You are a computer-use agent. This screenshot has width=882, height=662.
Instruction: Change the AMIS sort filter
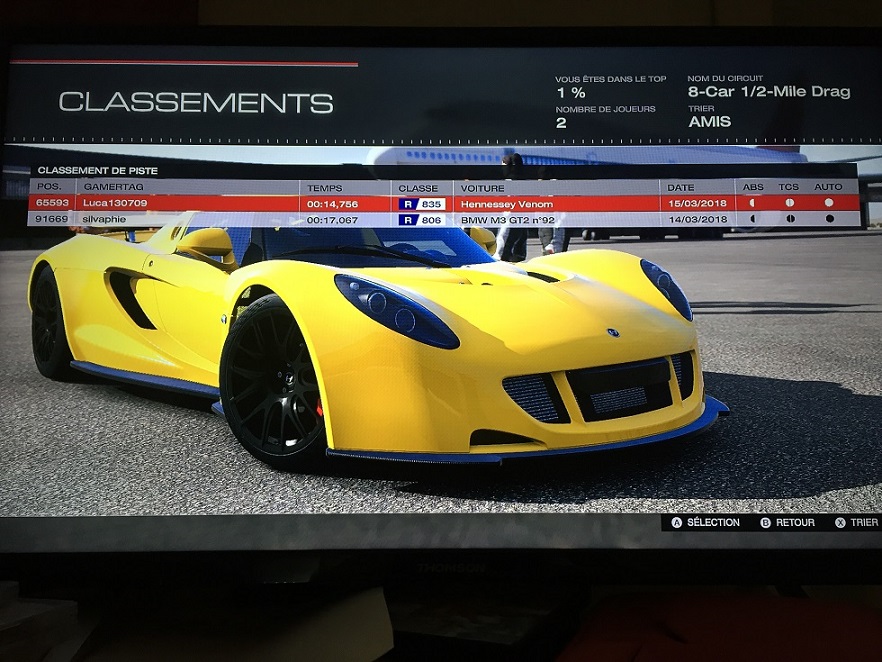pyautogui.click(x=710, y=122)
